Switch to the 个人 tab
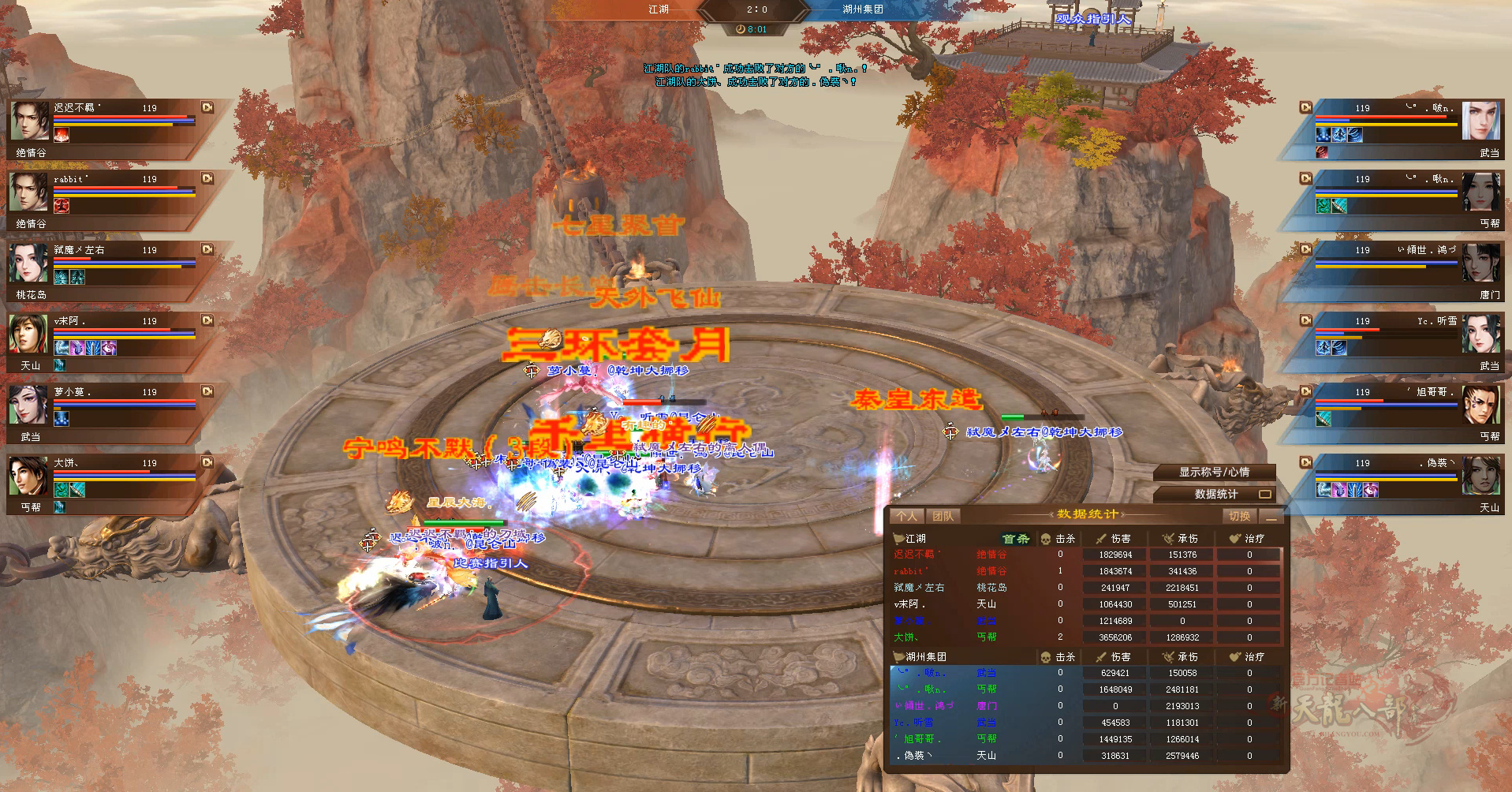 click(907, 515)
